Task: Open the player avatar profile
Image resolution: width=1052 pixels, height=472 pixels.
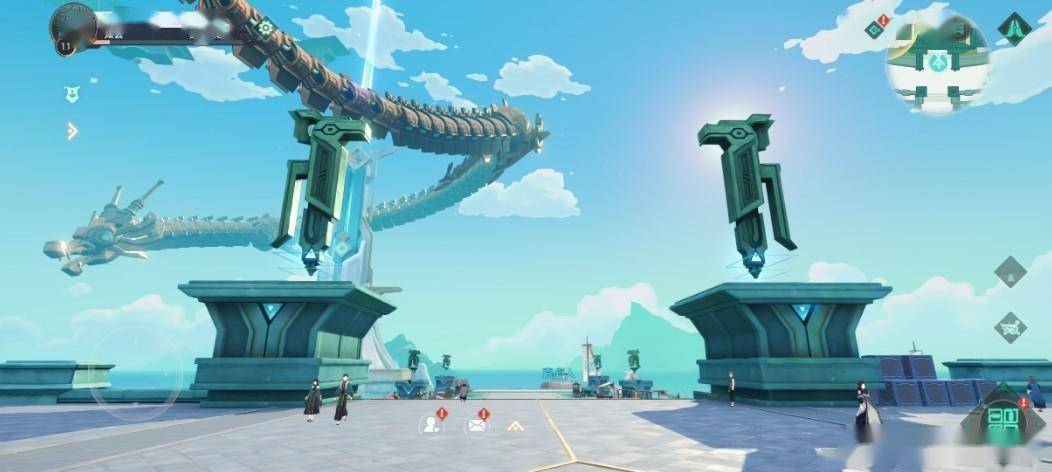Action: point(73,22)
